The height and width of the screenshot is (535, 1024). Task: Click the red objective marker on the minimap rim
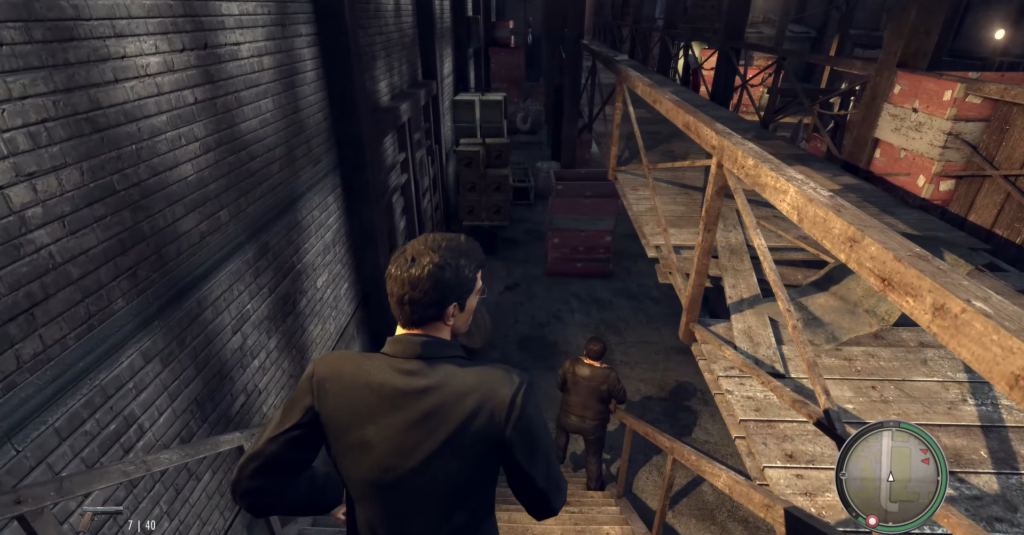click(x=871, y=521)
